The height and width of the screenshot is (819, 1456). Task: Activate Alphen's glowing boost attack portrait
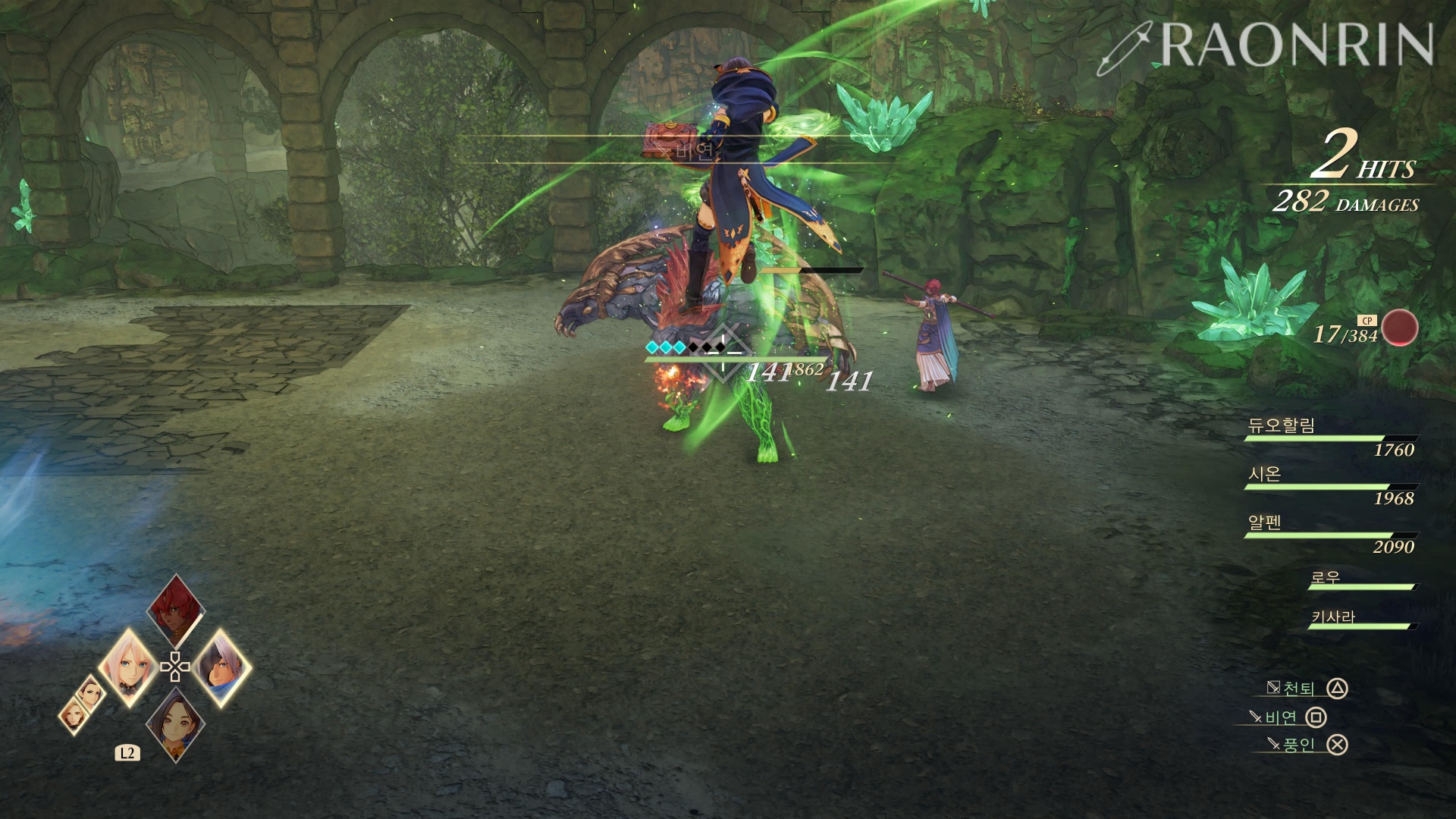[x=221, y=667]
